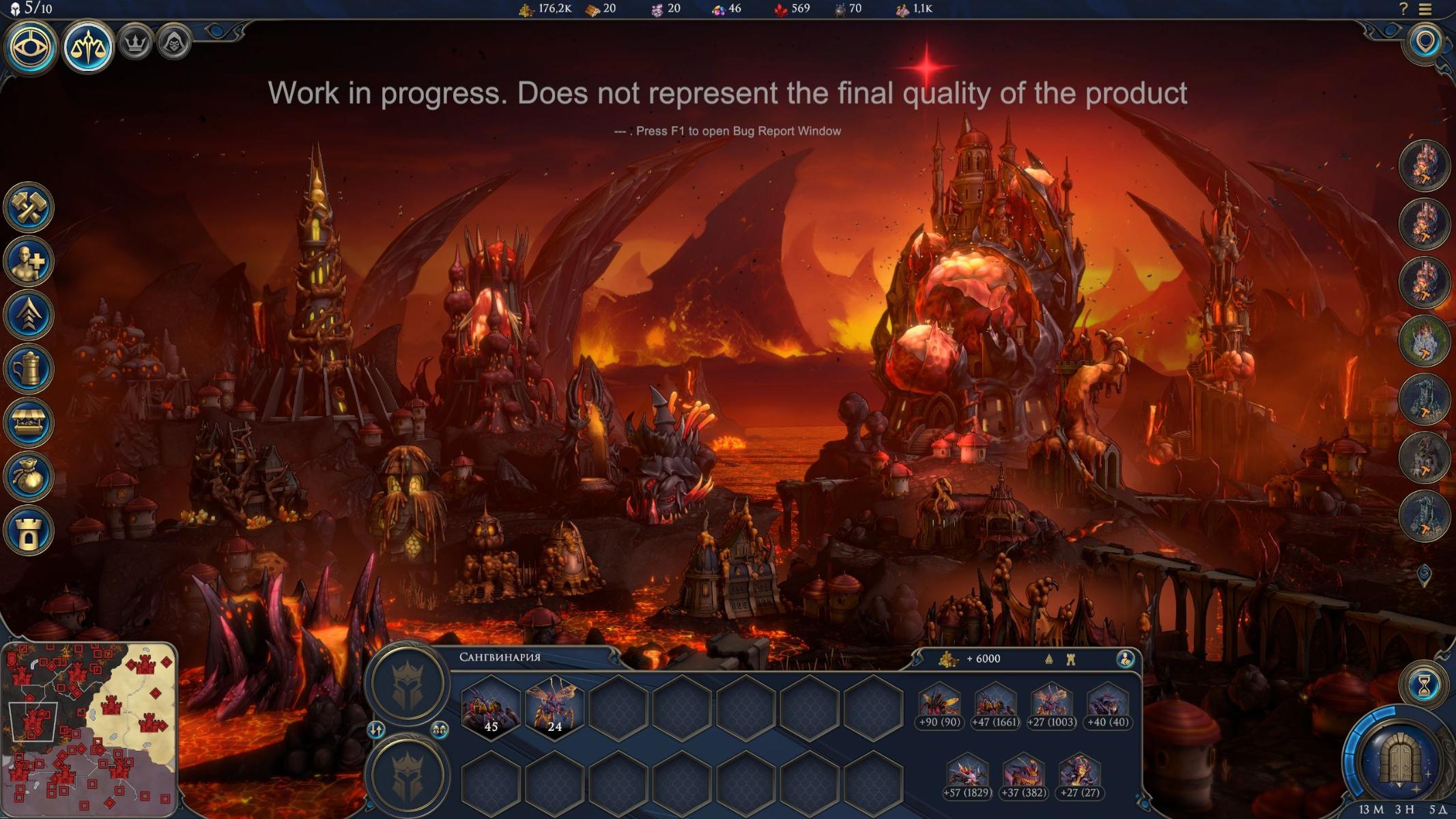
Task: Select the garrison stack of 24 wasps
Action: 554,708
